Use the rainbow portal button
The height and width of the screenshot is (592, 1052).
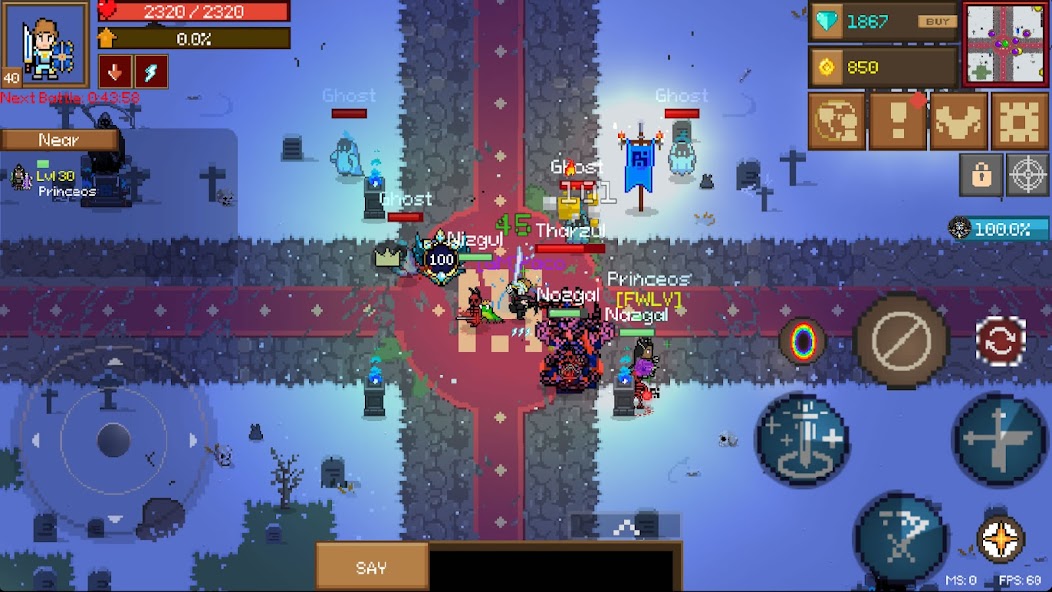pyautogui.click(x=803, y=342)
